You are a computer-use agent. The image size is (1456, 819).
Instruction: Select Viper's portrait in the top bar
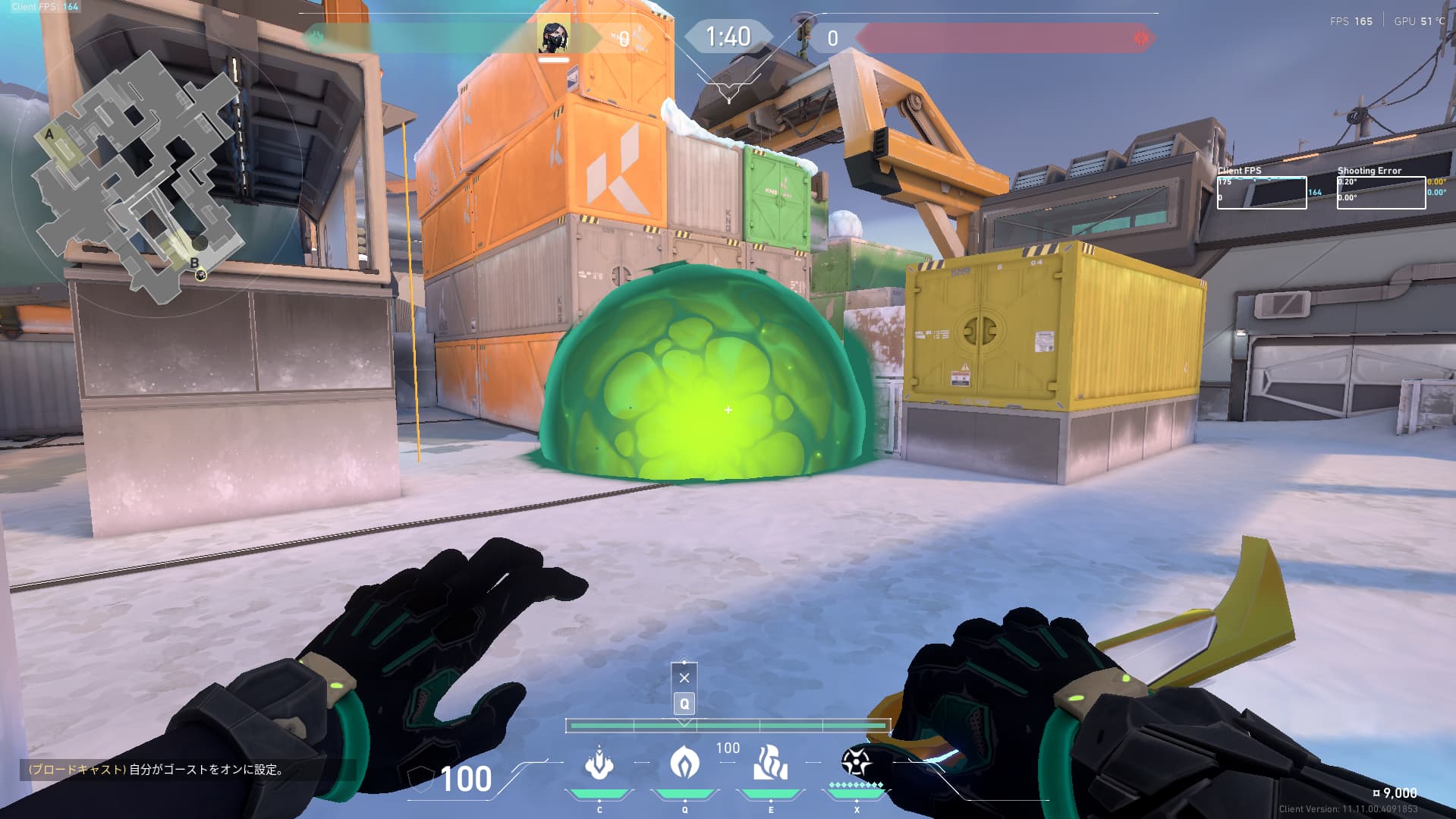[x=553, y=37]
